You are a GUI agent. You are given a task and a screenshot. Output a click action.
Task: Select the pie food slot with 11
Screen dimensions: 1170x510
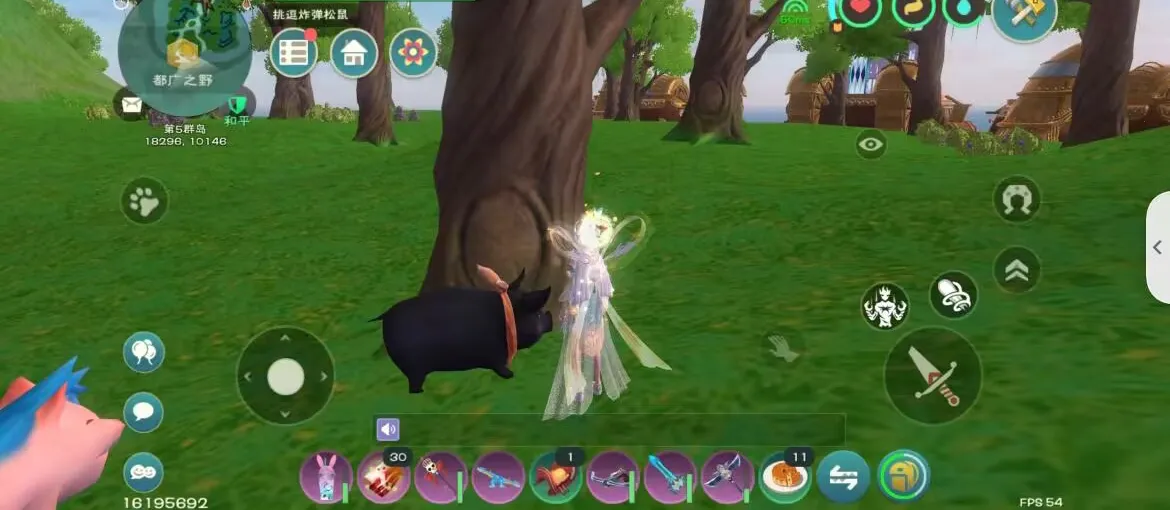[x=785, y=477]
